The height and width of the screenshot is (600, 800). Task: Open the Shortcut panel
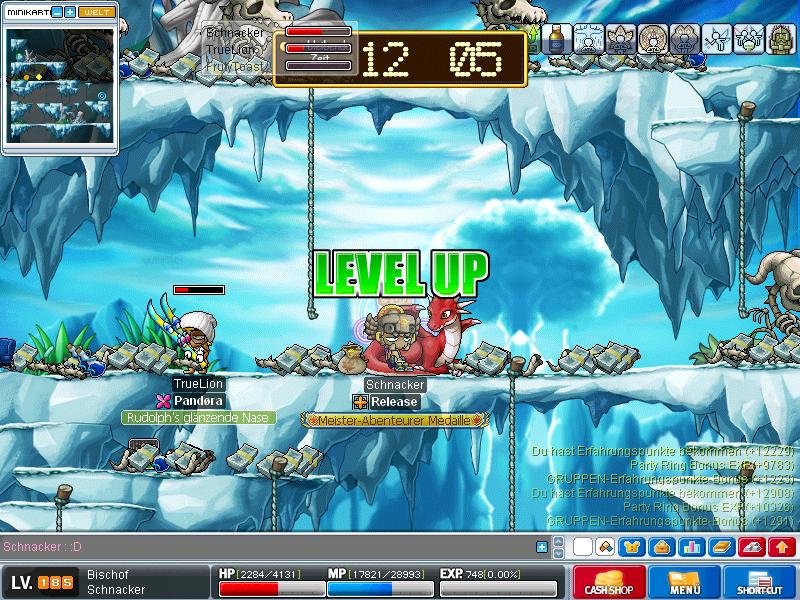click(760, 582)
